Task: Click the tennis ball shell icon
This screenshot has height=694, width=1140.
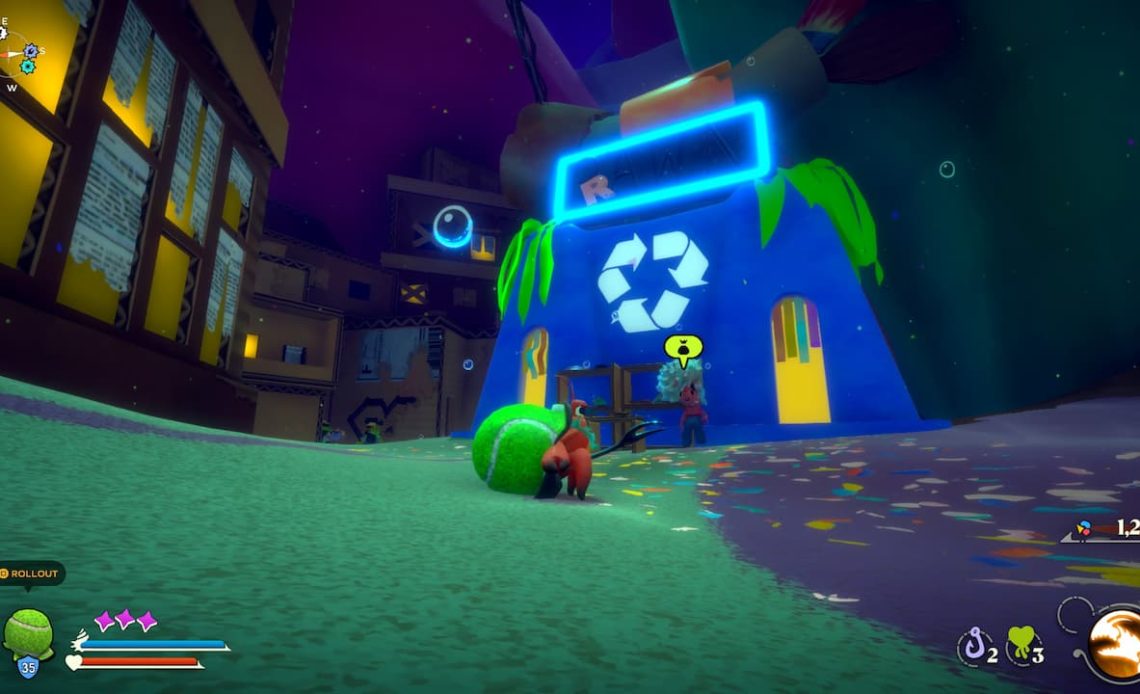Action: [x=27, y=632]
